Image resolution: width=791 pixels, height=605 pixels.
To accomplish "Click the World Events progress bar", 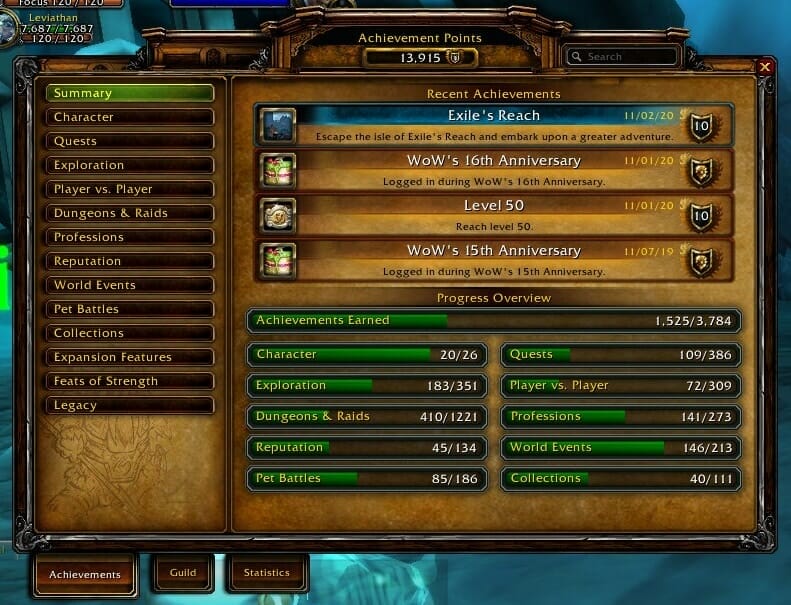I will coord(621,448).
